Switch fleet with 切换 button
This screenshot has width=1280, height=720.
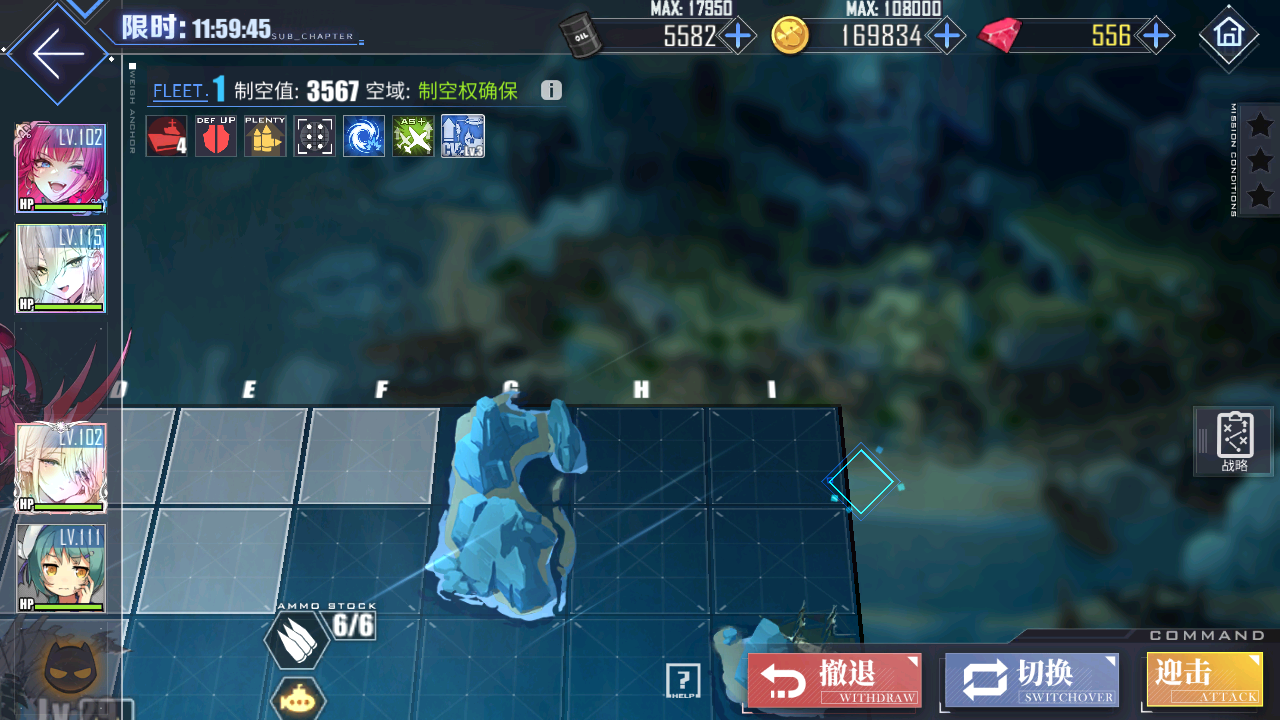coord(1031,679)
